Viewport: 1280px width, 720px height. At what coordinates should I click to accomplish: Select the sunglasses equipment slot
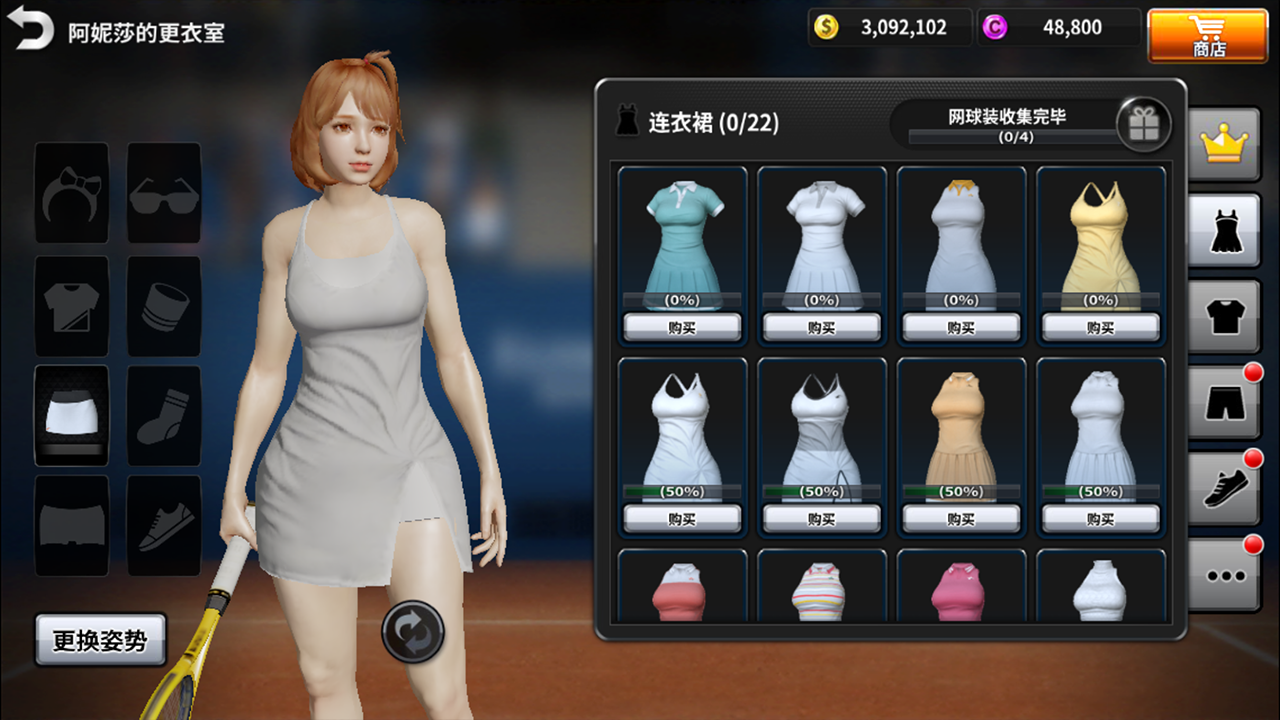[x=164, y=193]
